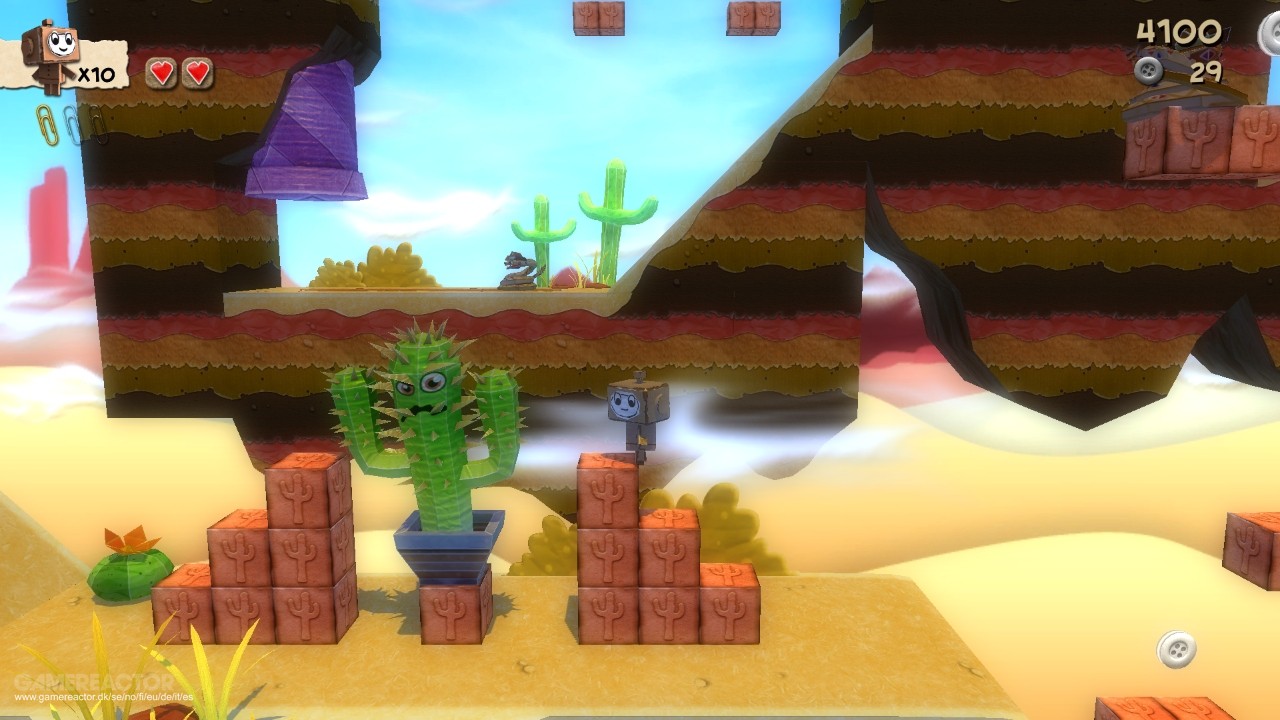Toggle the left heart in the health display
This screenshot has height=720, width=1280.
[x=162, y=72]
